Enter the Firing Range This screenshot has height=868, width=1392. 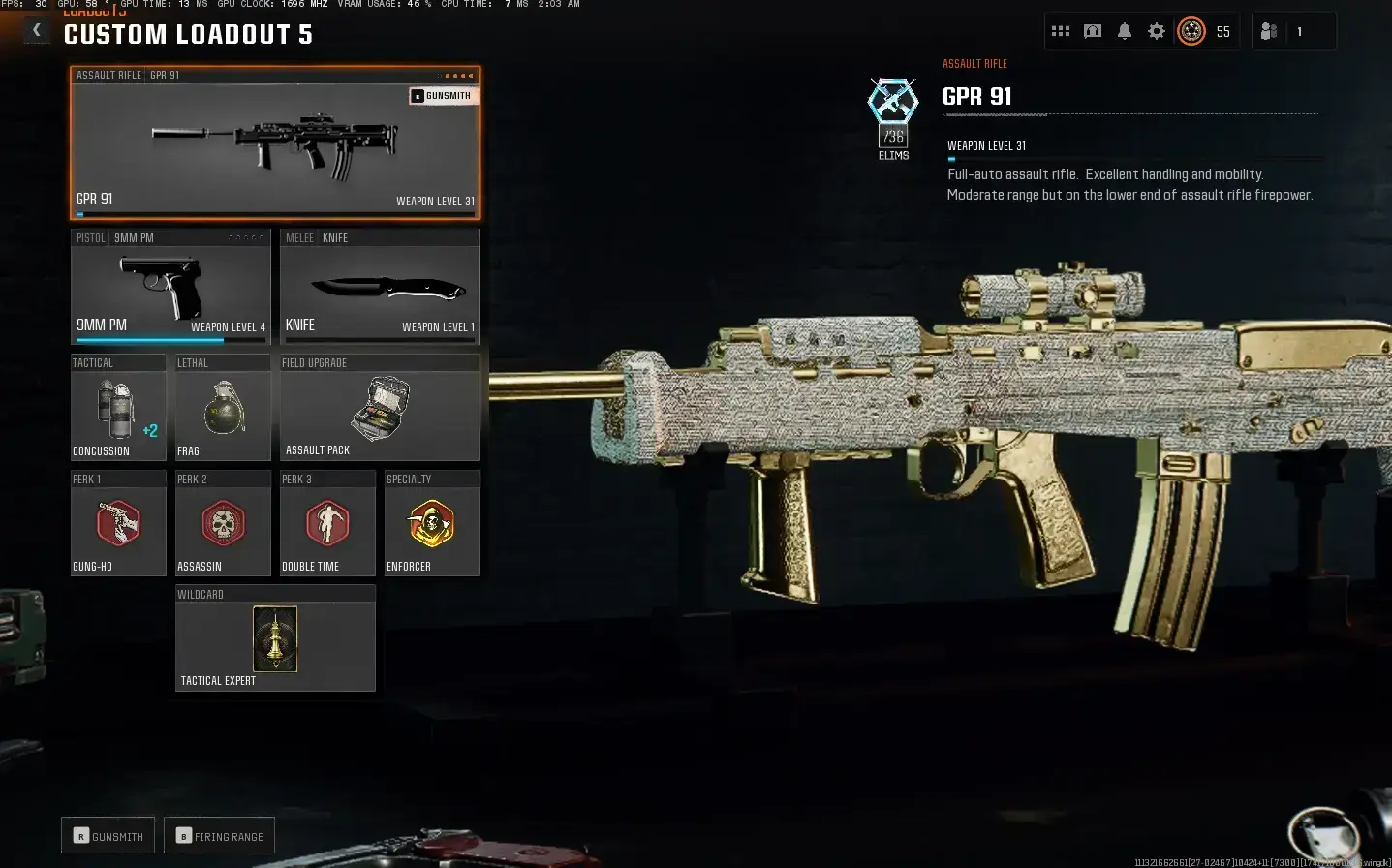(219, 834)
